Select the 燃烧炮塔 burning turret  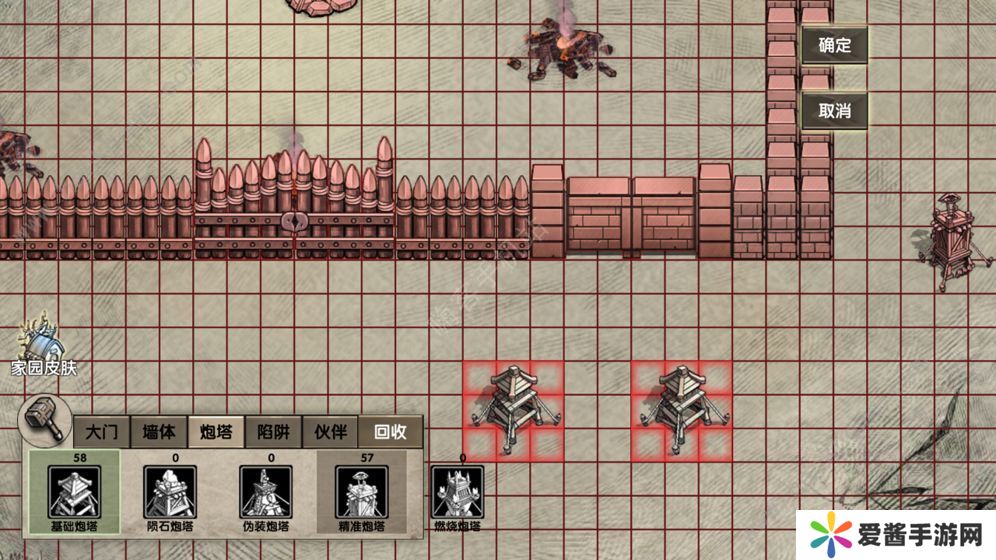(459, 493)
